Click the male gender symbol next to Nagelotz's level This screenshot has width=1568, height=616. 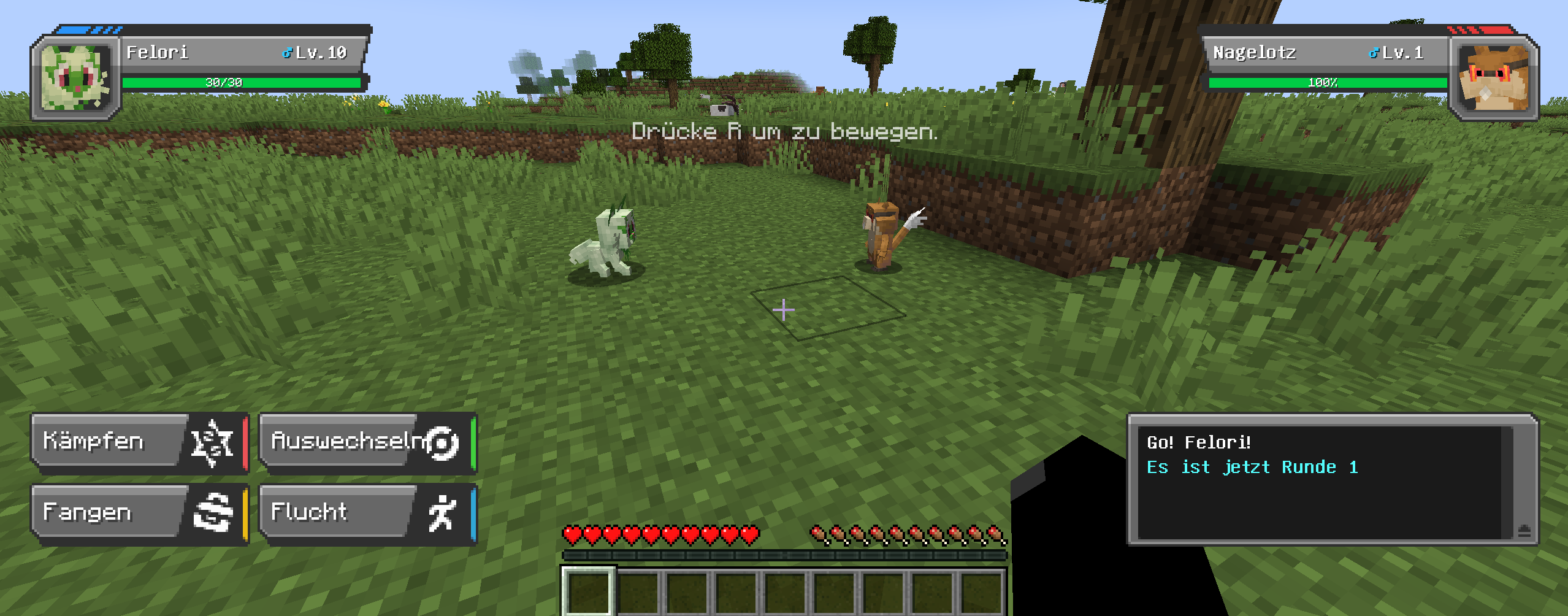(x=1372, y=53)
